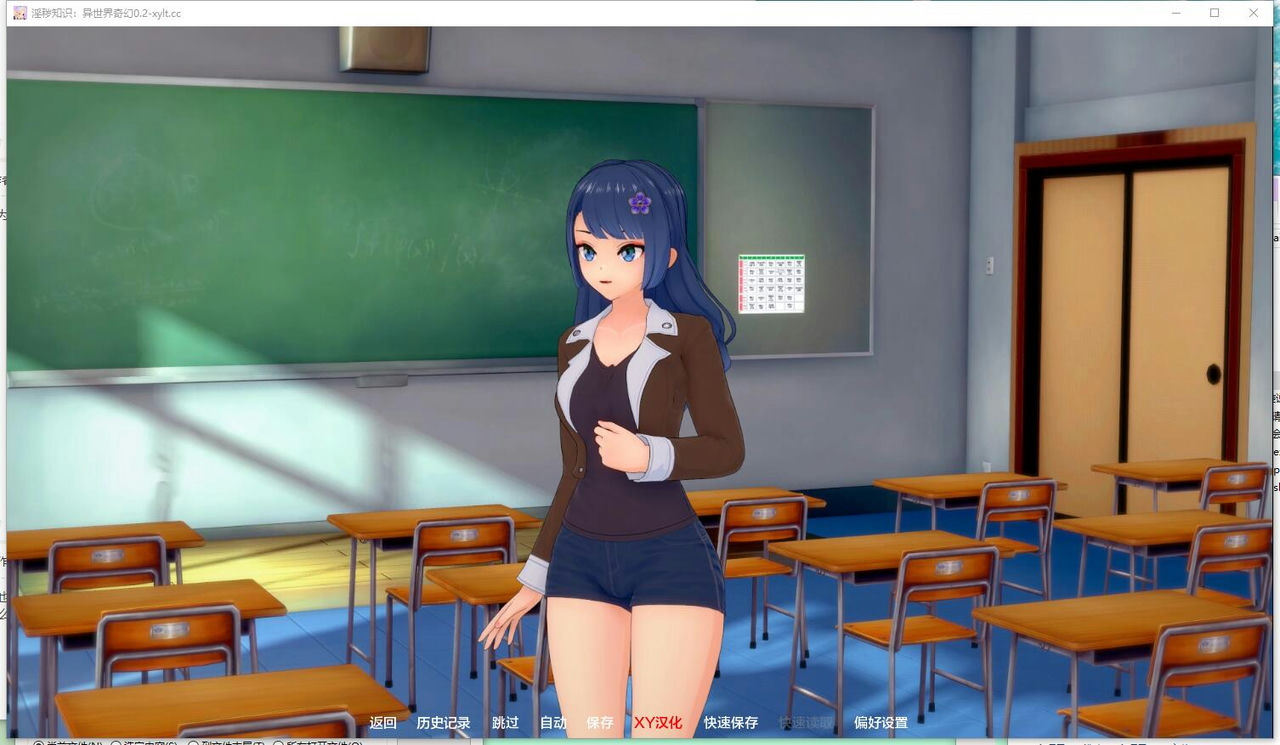Viewport: 1280px width, 745px height.
Task: Open 历史记录 to view dialogue history
Action: pos(444,722)
